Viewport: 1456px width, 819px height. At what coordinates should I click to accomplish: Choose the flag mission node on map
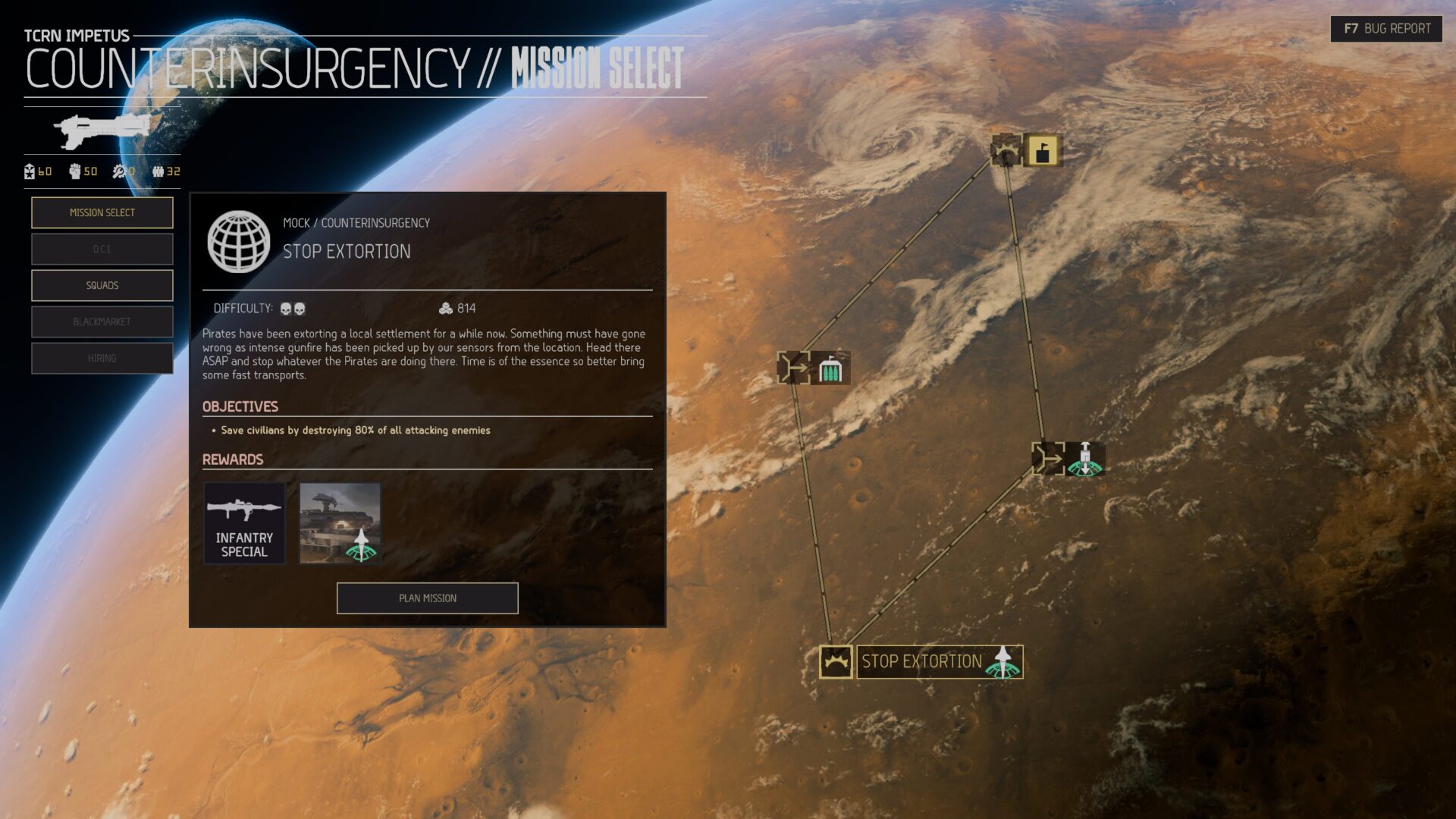1042,150
